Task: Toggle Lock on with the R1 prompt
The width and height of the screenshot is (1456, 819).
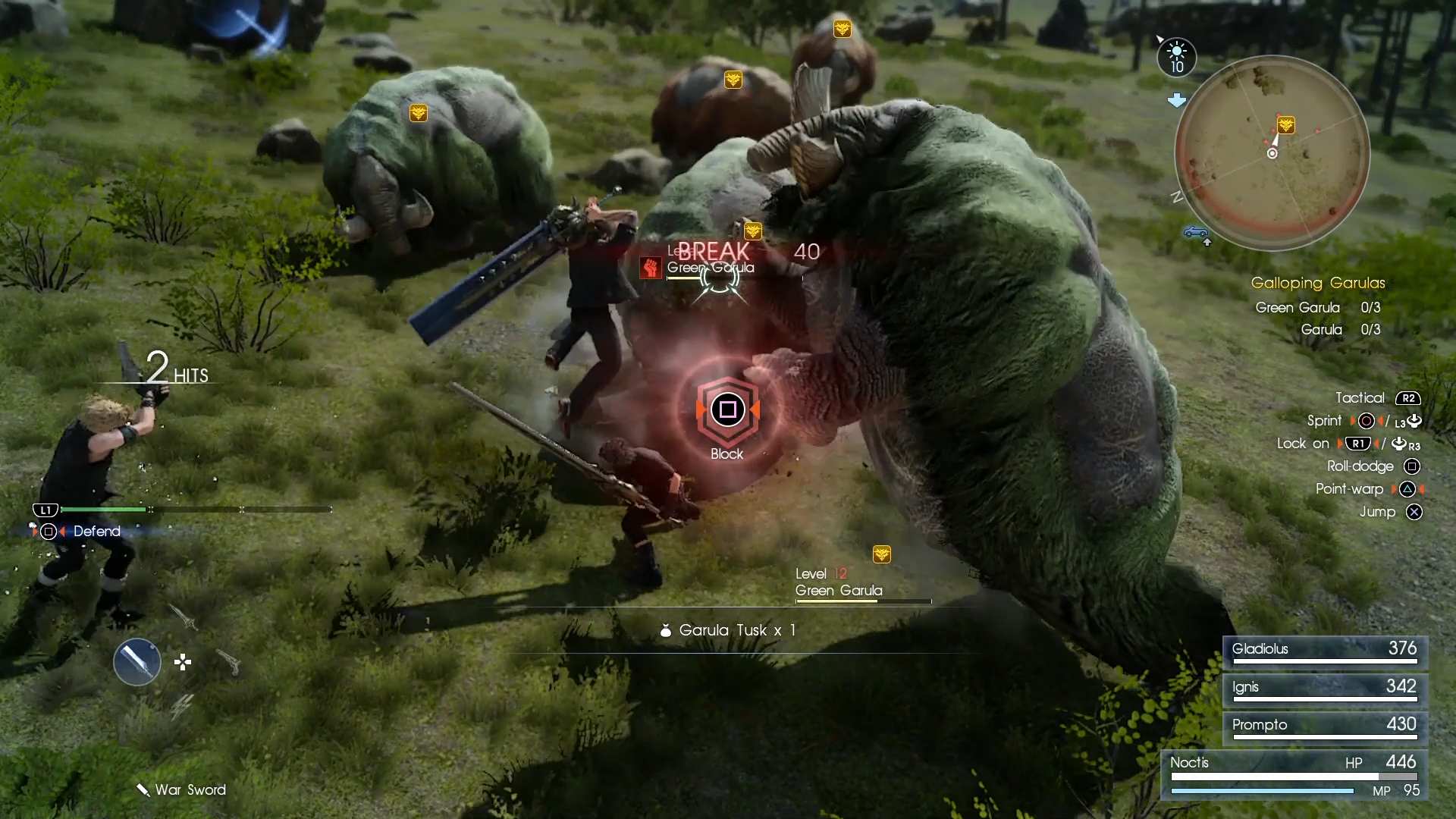Action: (1360, 444)
